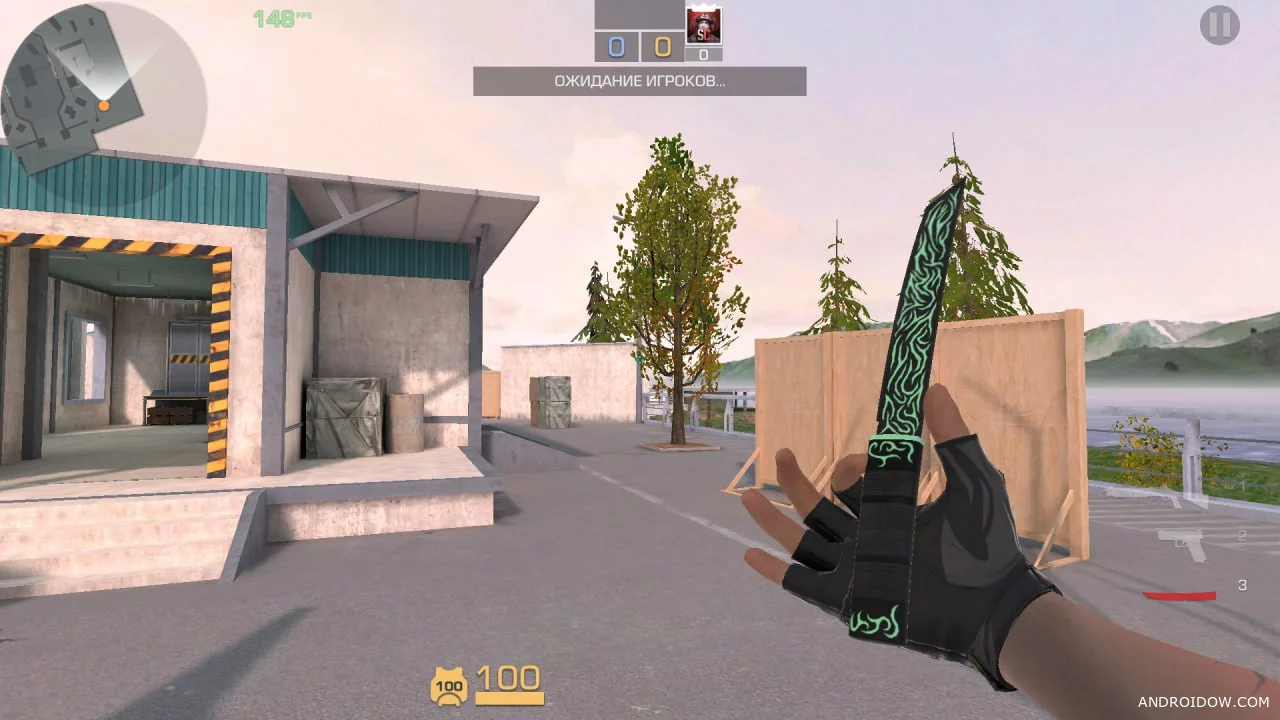Pause the match with the top-right button

point(1220,25)
